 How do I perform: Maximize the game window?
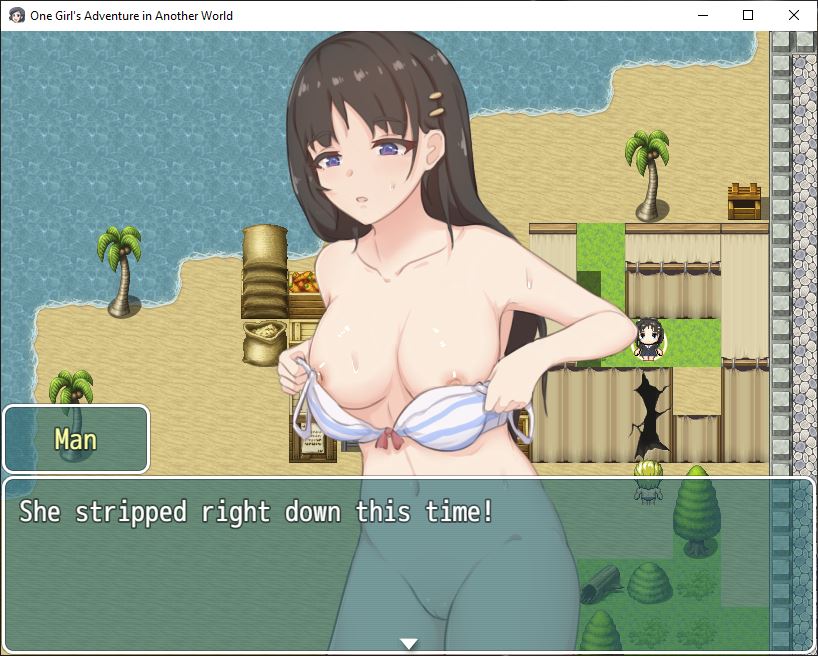(x=748, y=15)
